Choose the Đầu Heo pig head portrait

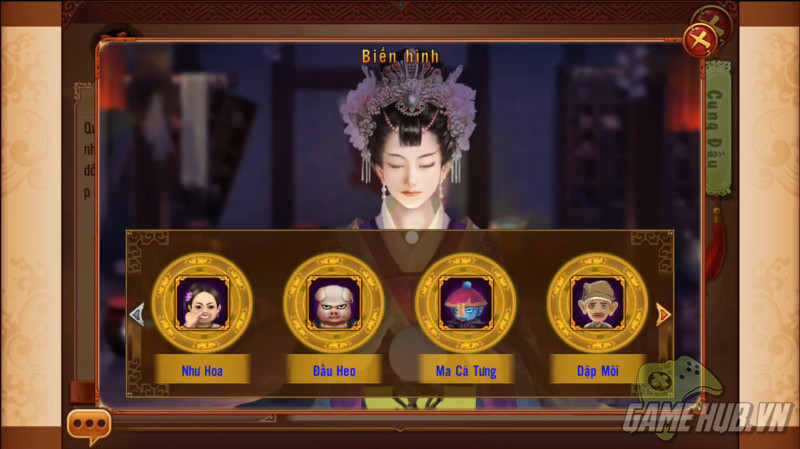334,301
